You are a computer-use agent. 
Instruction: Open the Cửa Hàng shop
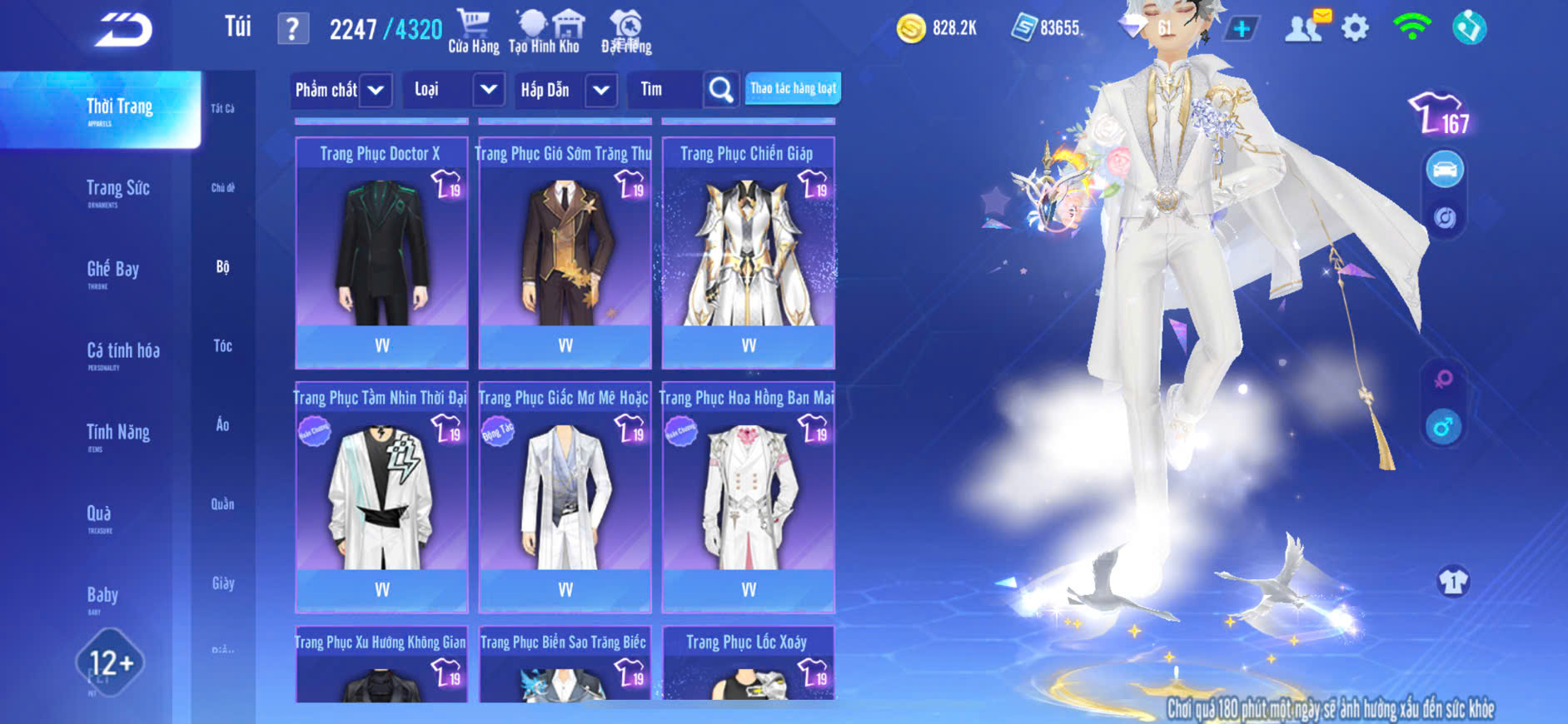[x=474, y=31]
